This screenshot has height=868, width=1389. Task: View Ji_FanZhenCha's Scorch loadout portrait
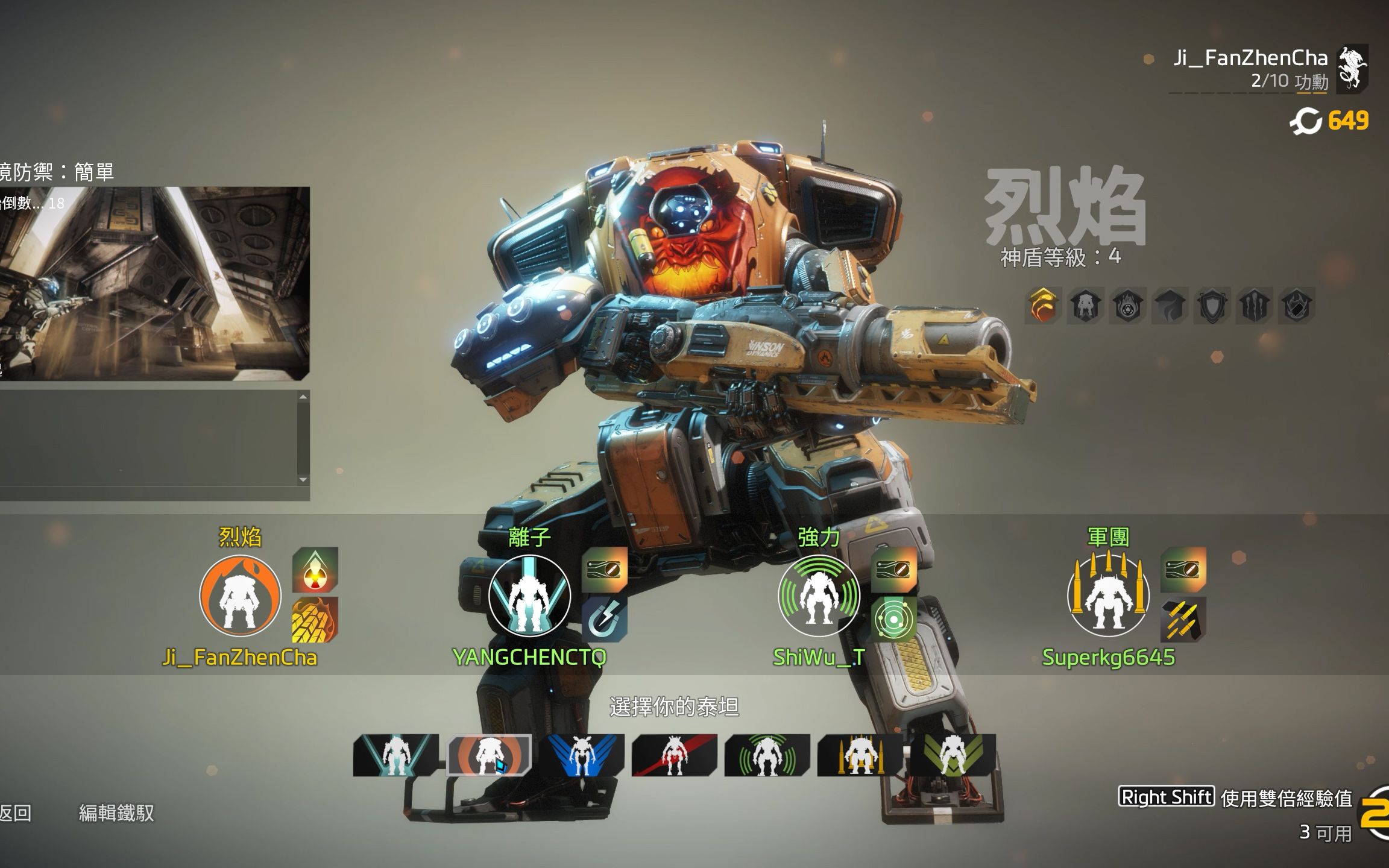click(x=240, y=596)
